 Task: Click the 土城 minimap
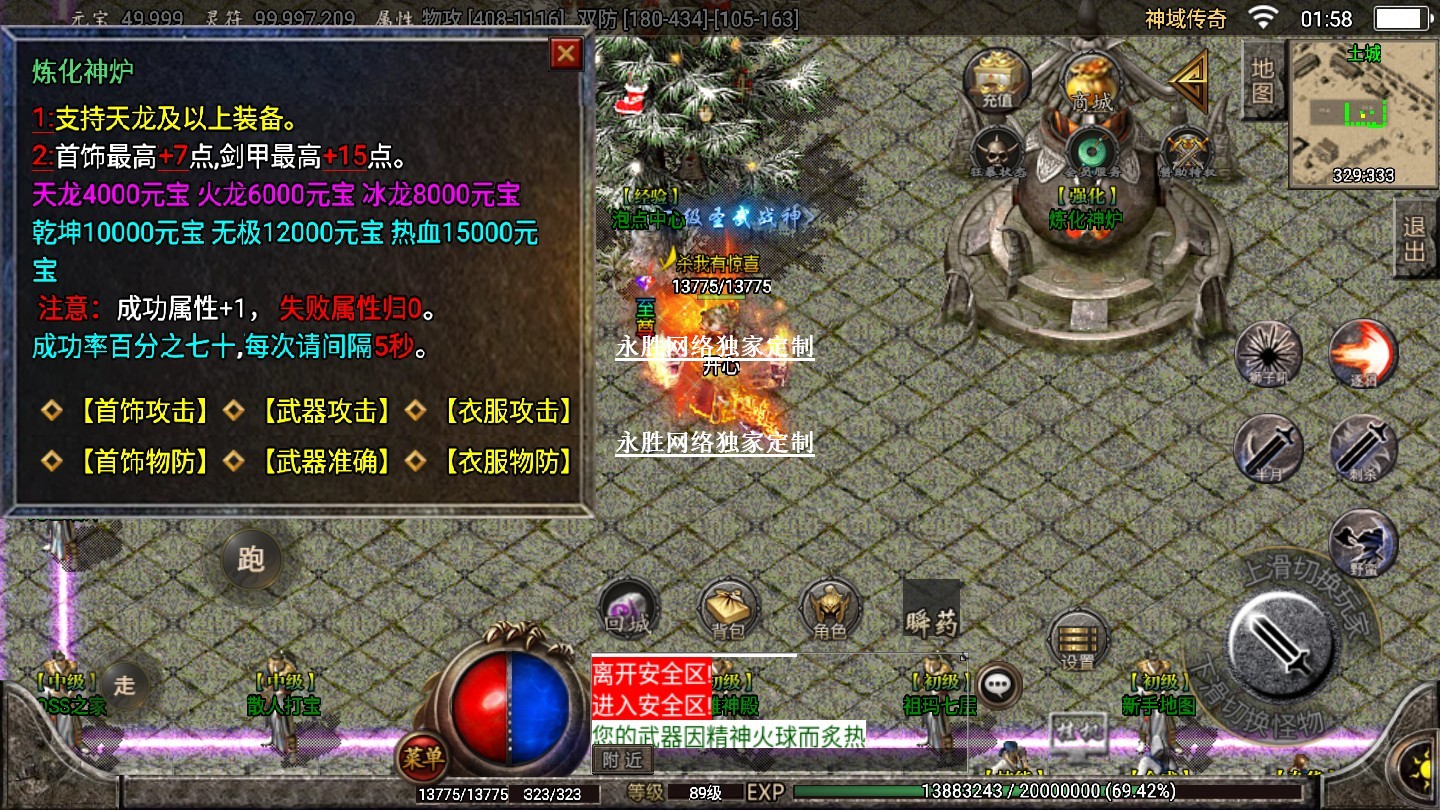pyautogui.click(x=1356, y=114)
